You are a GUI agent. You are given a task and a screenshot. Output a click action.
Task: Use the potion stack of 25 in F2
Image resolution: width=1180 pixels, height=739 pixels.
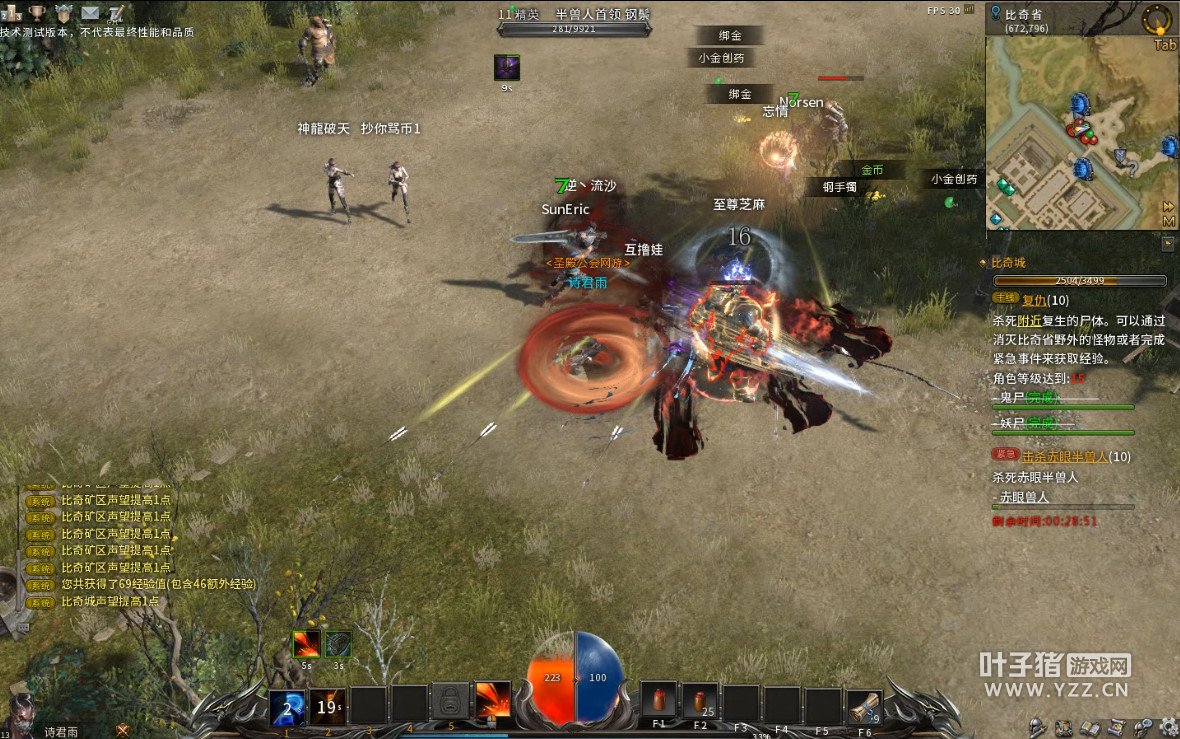700,702
